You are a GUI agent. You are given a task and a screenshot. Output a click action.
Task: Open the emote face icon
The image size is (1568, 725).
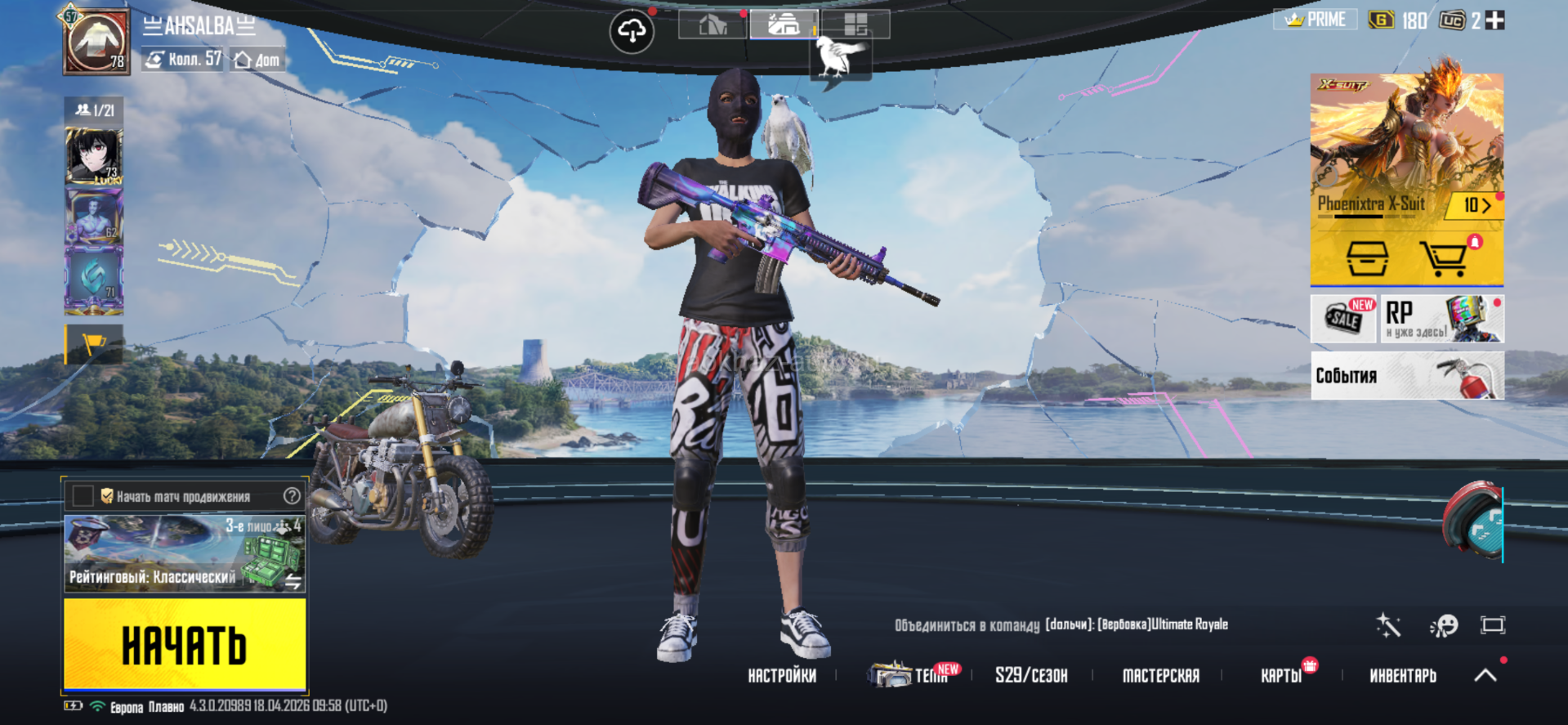coord(1444,626)
